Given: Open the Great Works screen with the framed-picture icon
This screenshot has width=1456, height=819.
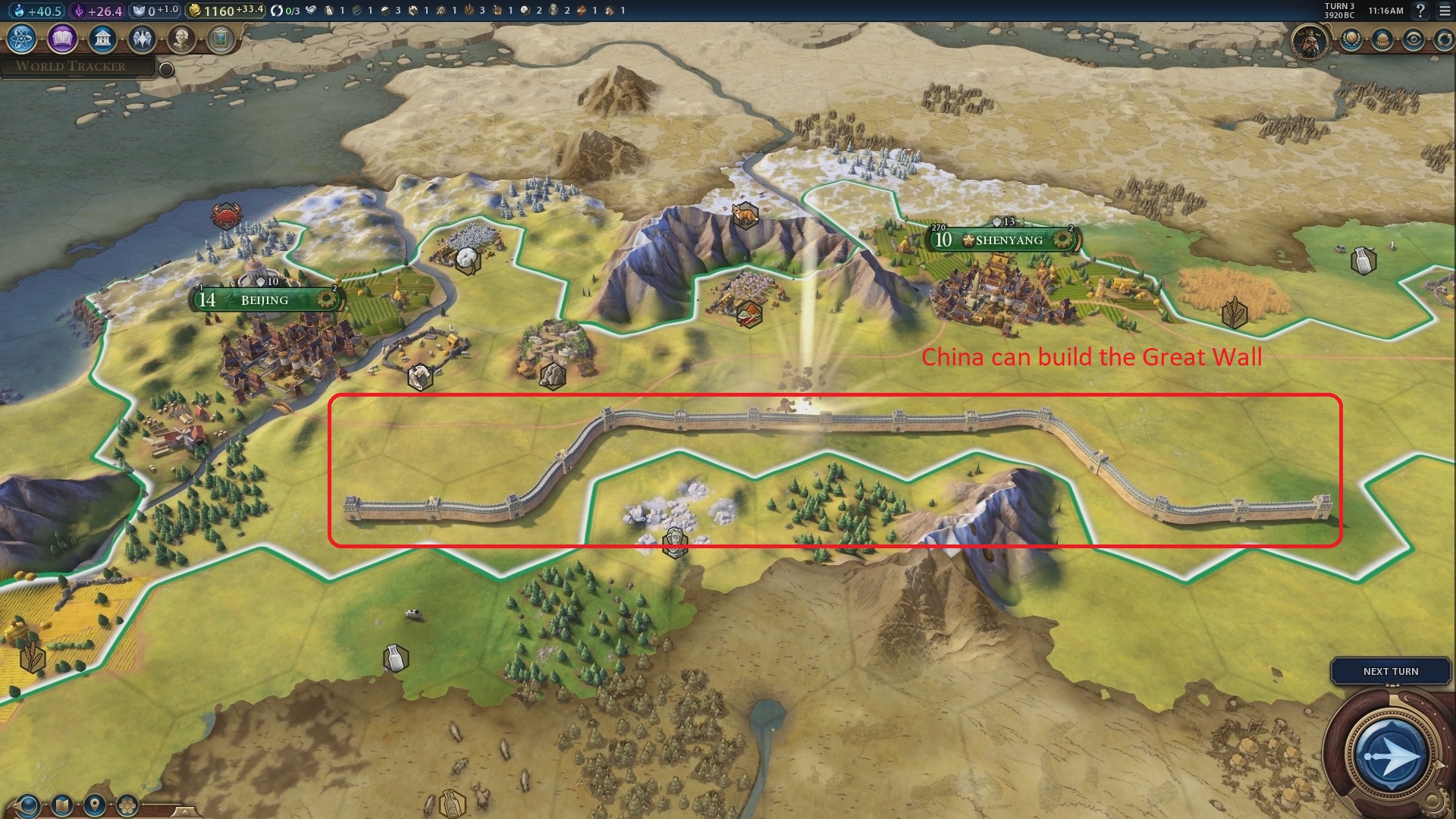Looking at the screenshot, I should pos(221,37).
